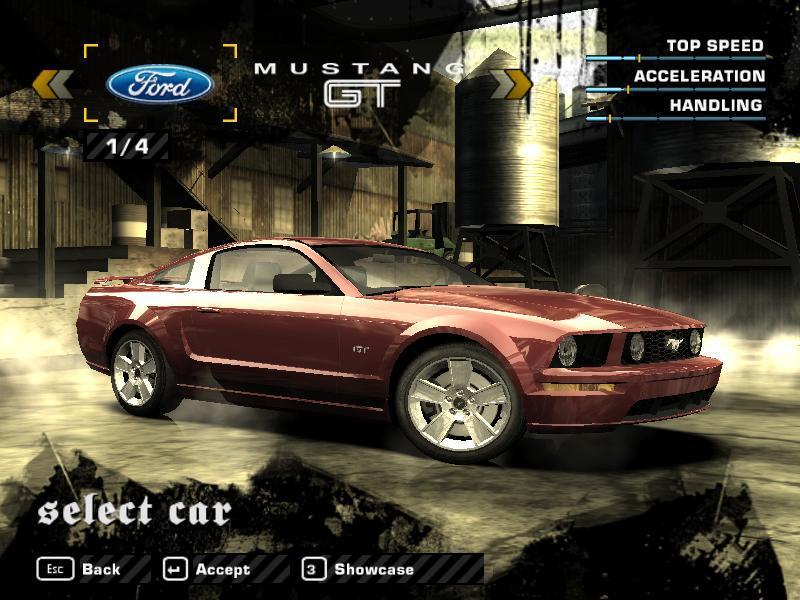The image size is (800, 600).
Task: Go to the next car with right arrow
Action: [x=516, y=84]
